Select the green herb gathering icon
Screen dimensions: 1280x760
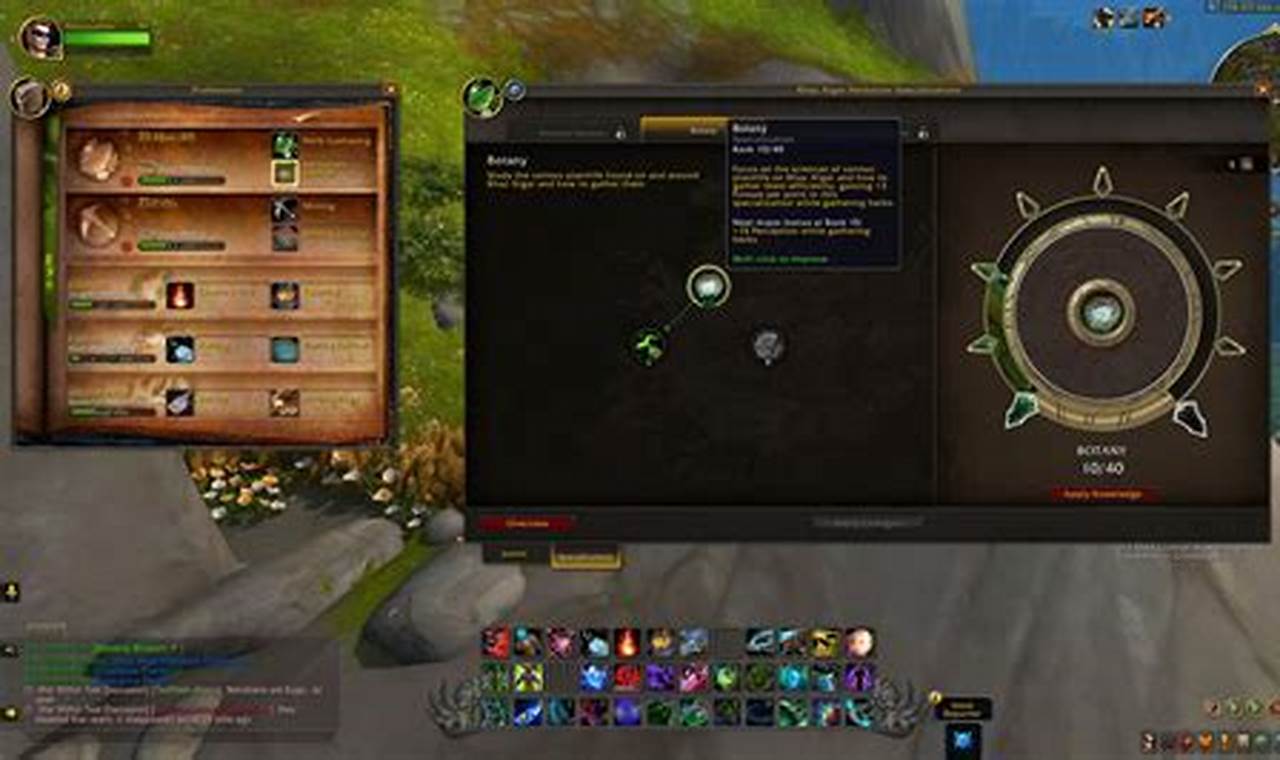click(x=285, y=144)
